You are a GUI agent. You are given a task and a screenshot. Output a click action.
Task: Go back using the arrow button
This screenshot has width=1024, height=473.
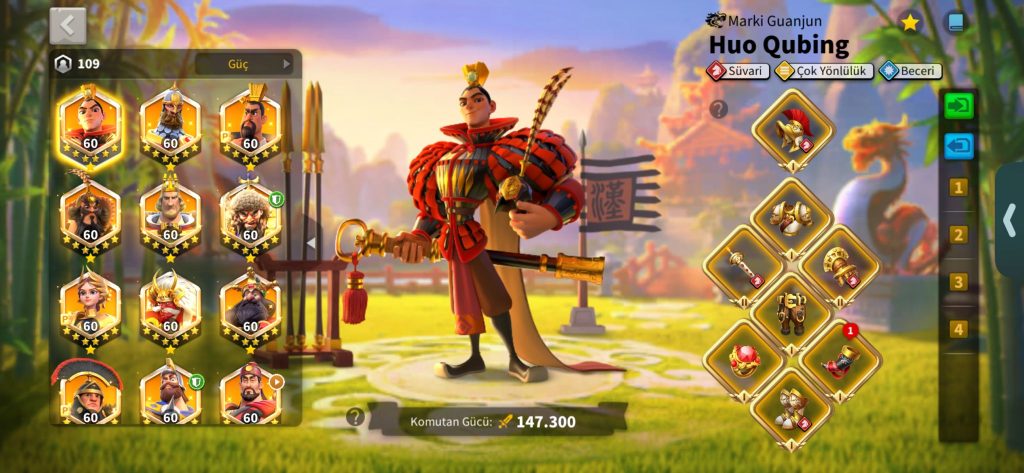point(68,25)
